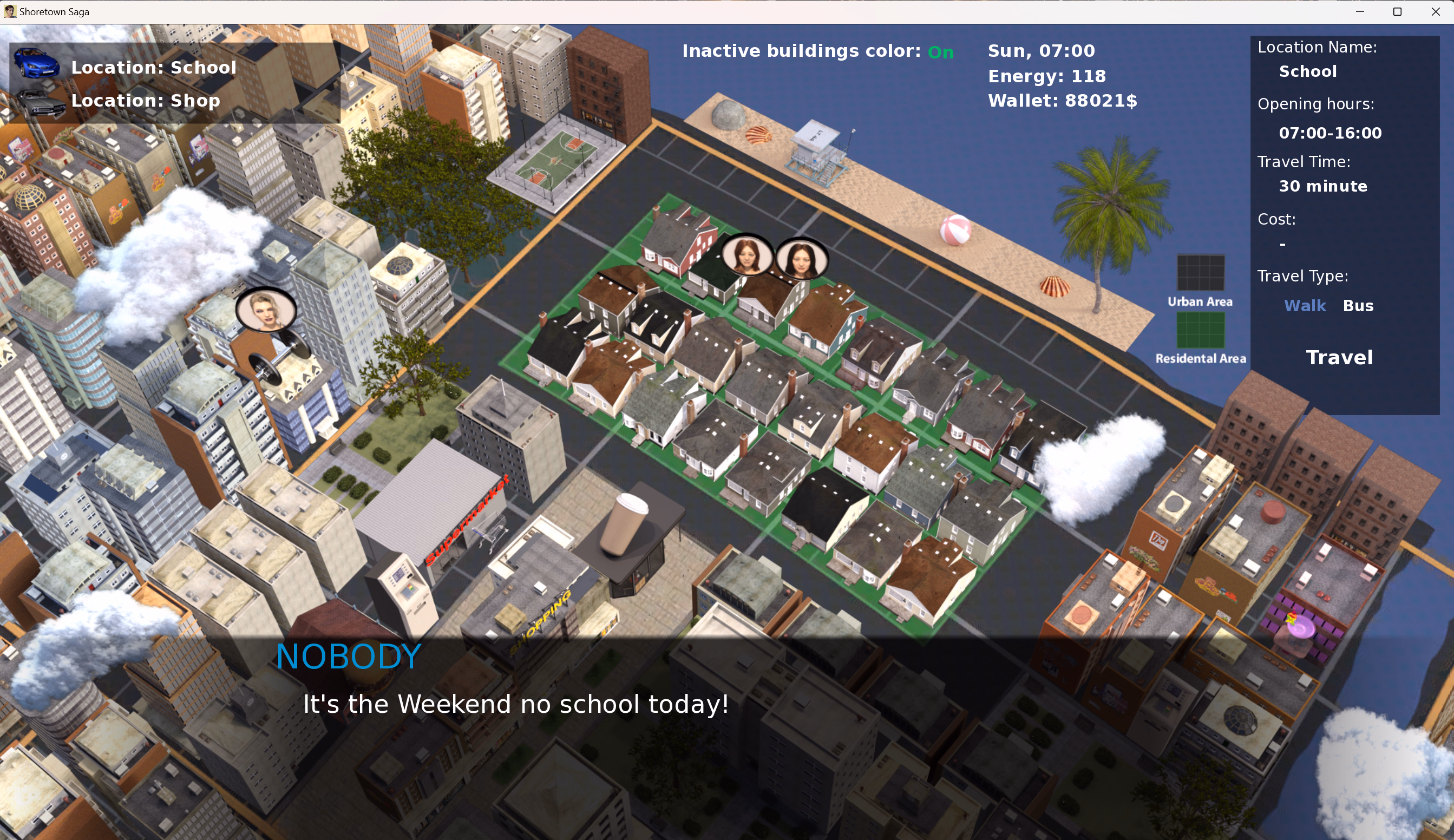Minimize the game window

click(x=1360, y=11)
